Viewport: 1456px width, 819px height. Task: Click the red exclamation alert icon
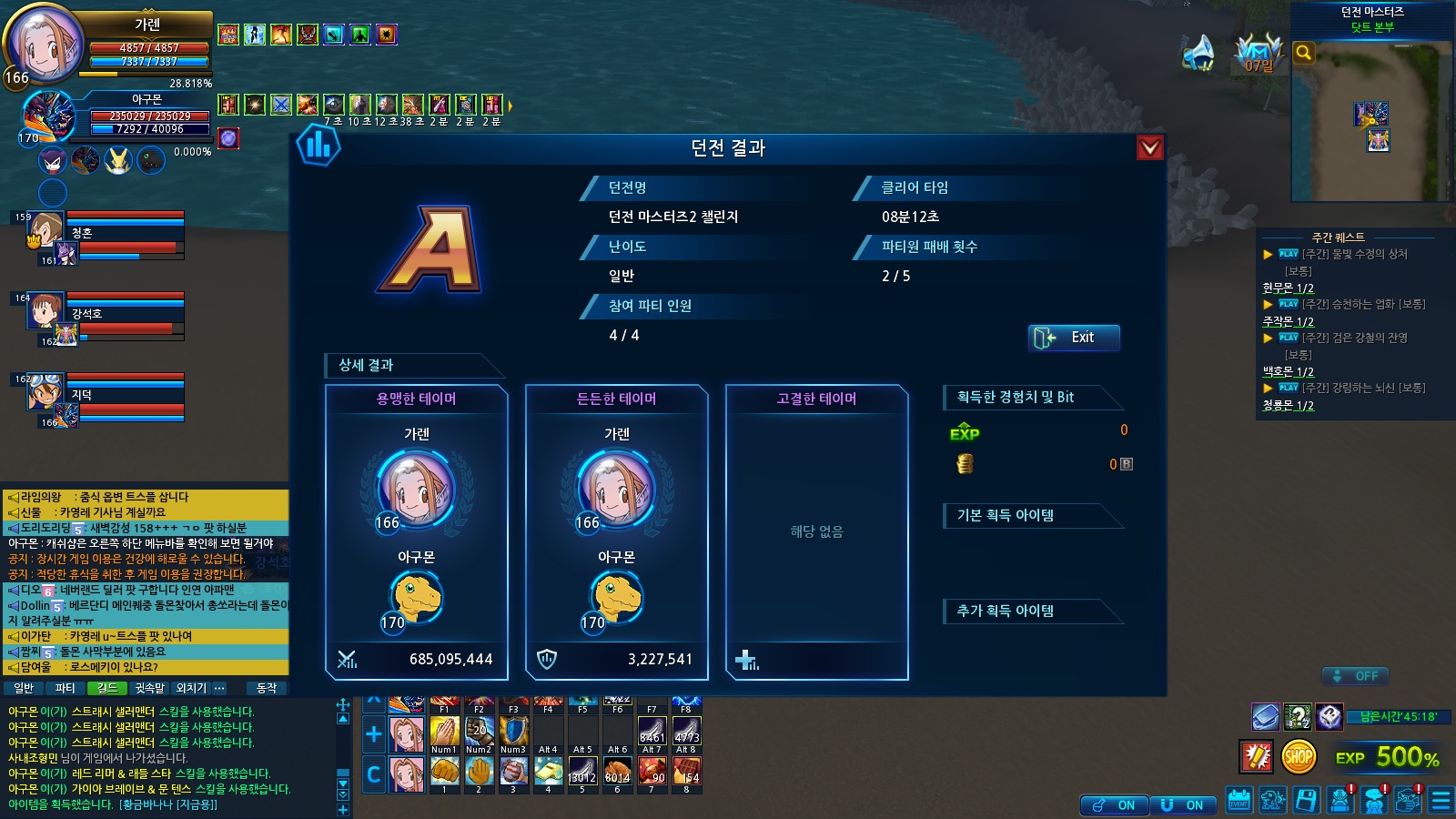(x=1257, y=756)
